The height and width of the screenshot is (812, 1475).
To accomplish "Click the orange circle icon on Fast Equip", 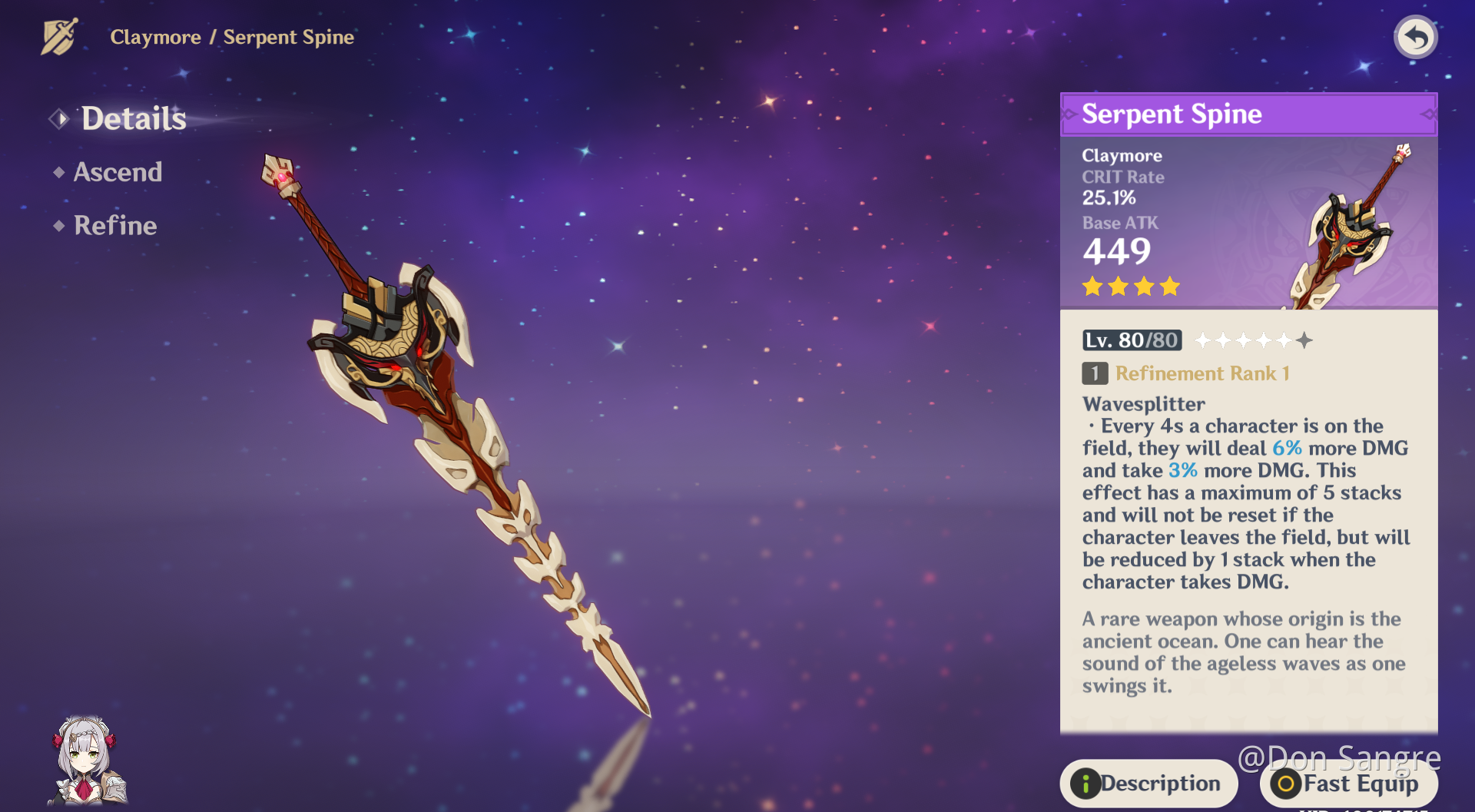I will 1288,785.
